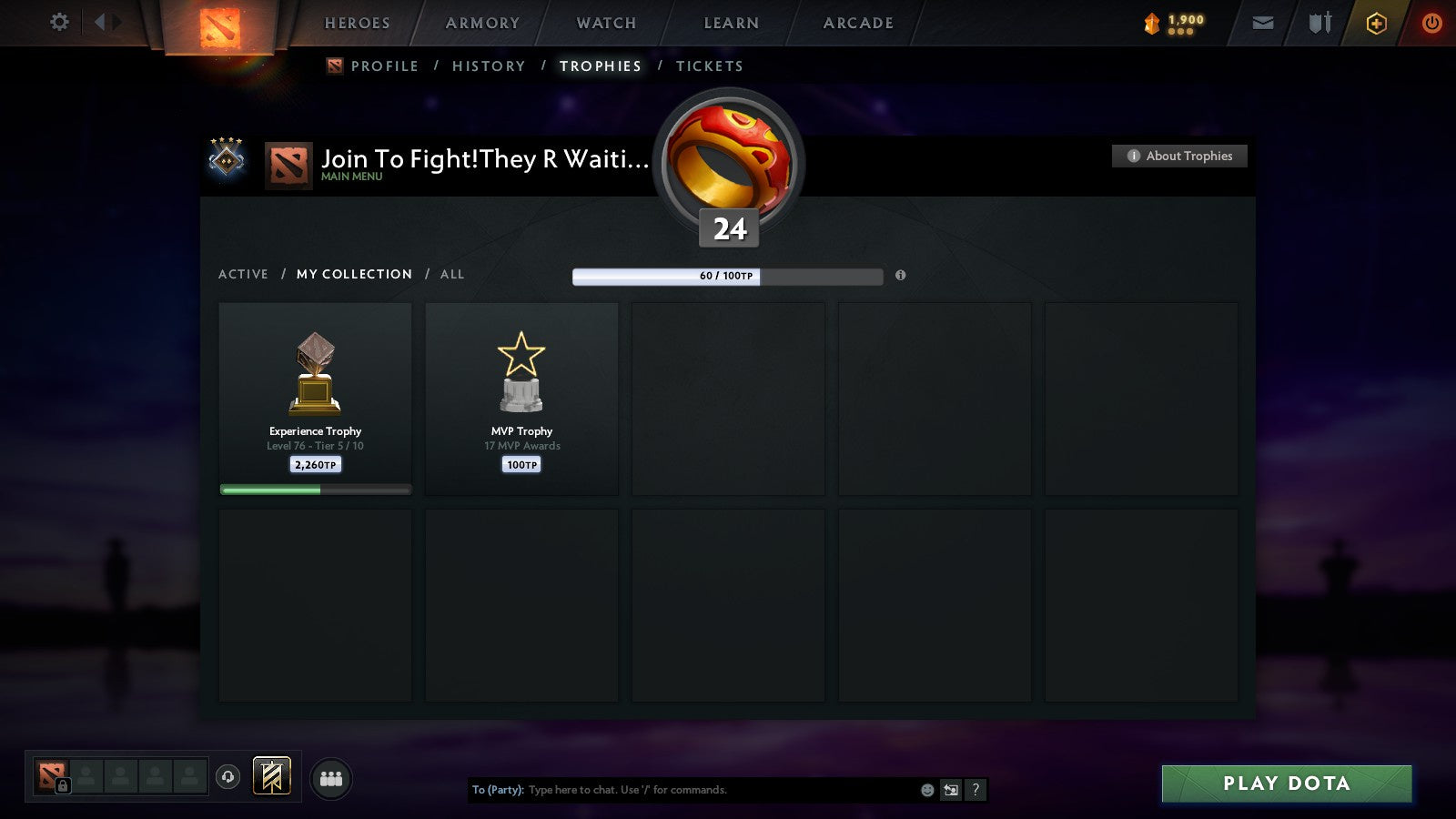This screenshot has width=1456, height=819.
Task: Click the info icon beside the TP bar
Action: 900,277
